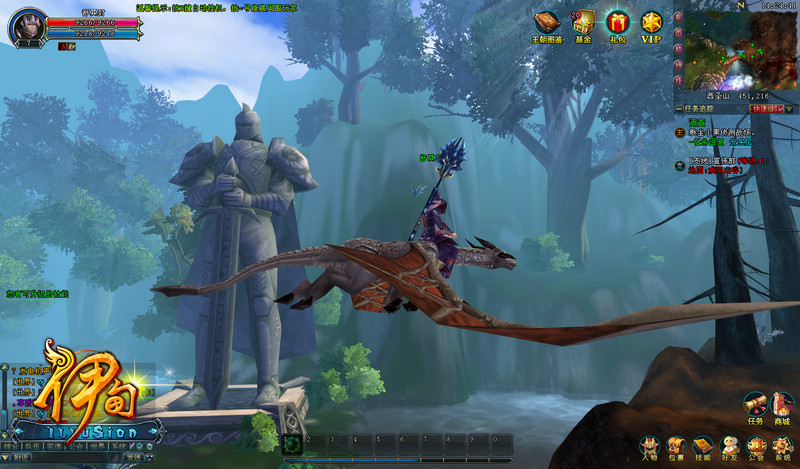This screenshot has width=800, height=469.
Task: Click the player portrait avatar
Action: pos(24,26)
